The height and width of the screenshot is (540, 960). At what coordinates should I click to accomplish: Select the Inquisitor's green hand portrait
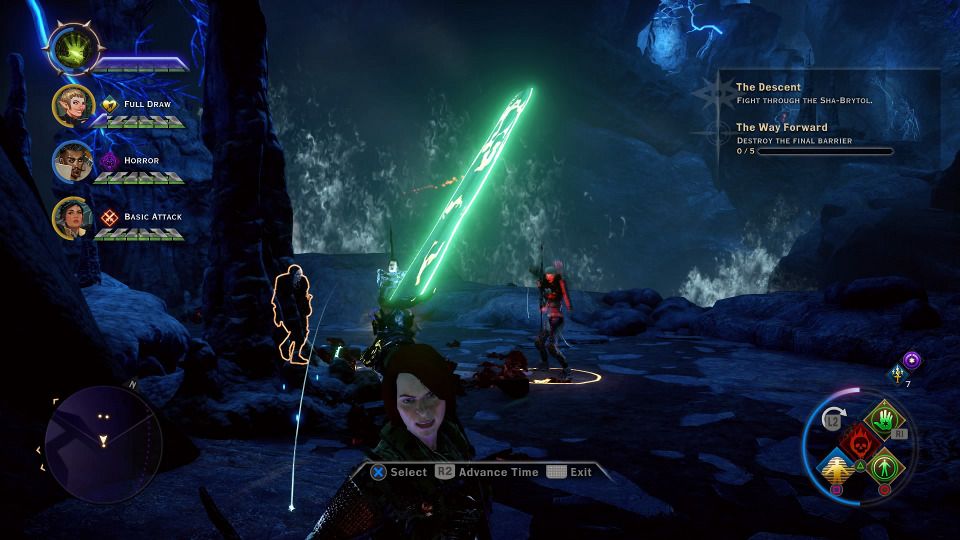tap(74, 49)
